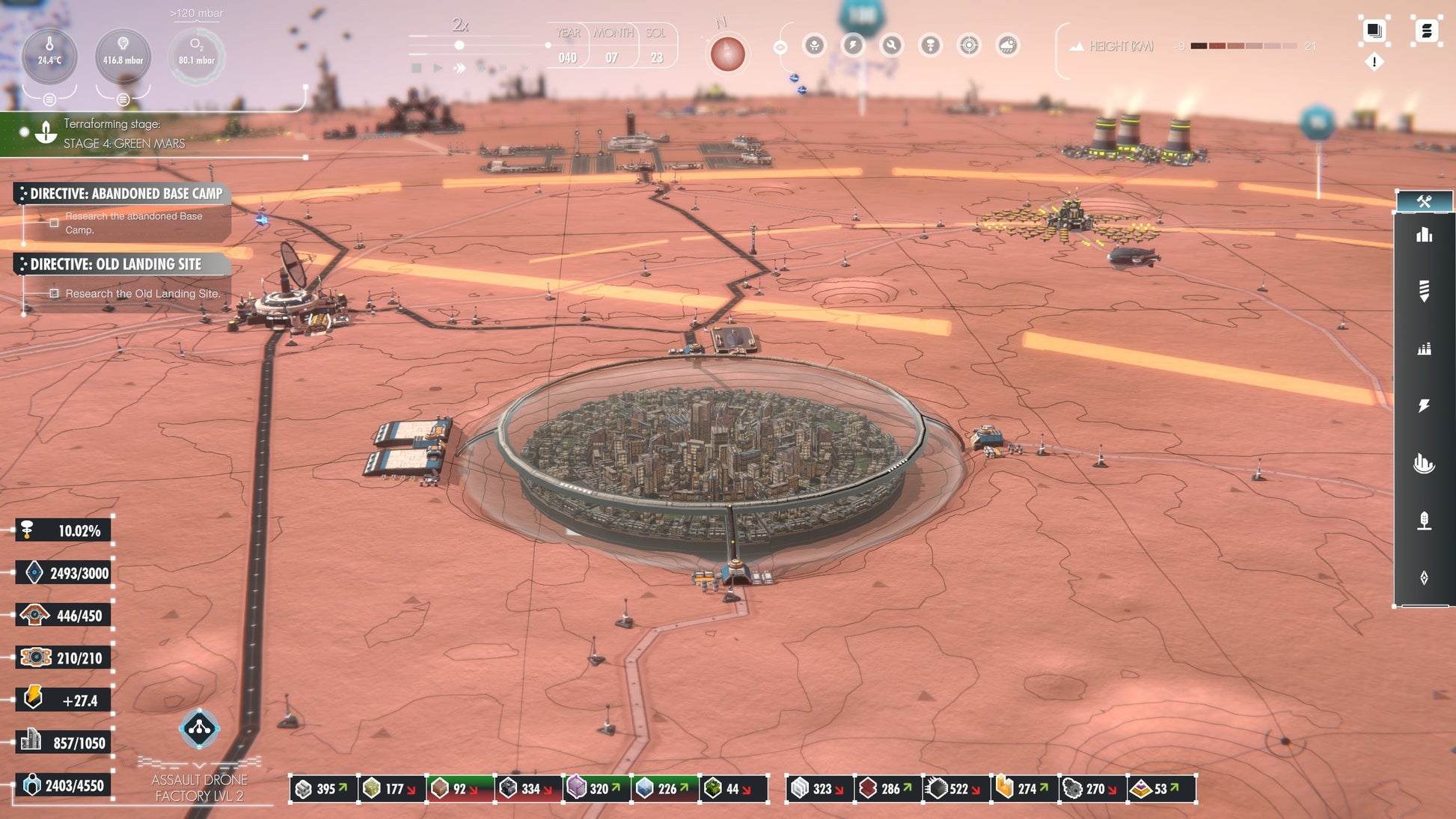The height and width of the screenshot is (819, 1456).
Task: Open the build menu hammer-and-wrench tab
Action: pos(1423,201)
